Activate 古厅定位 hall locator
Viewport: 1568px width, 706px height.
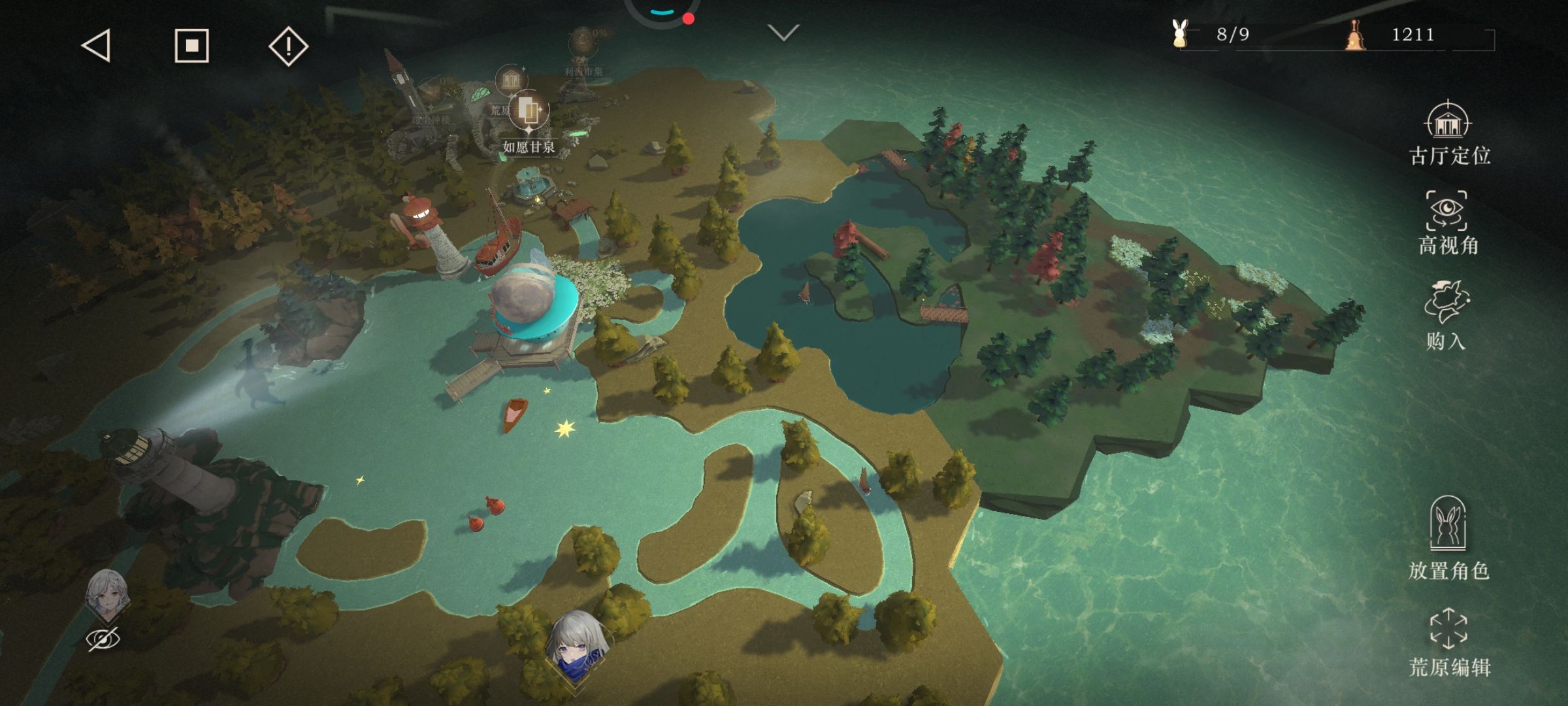pyautogui.click(x=1448, y=134)
